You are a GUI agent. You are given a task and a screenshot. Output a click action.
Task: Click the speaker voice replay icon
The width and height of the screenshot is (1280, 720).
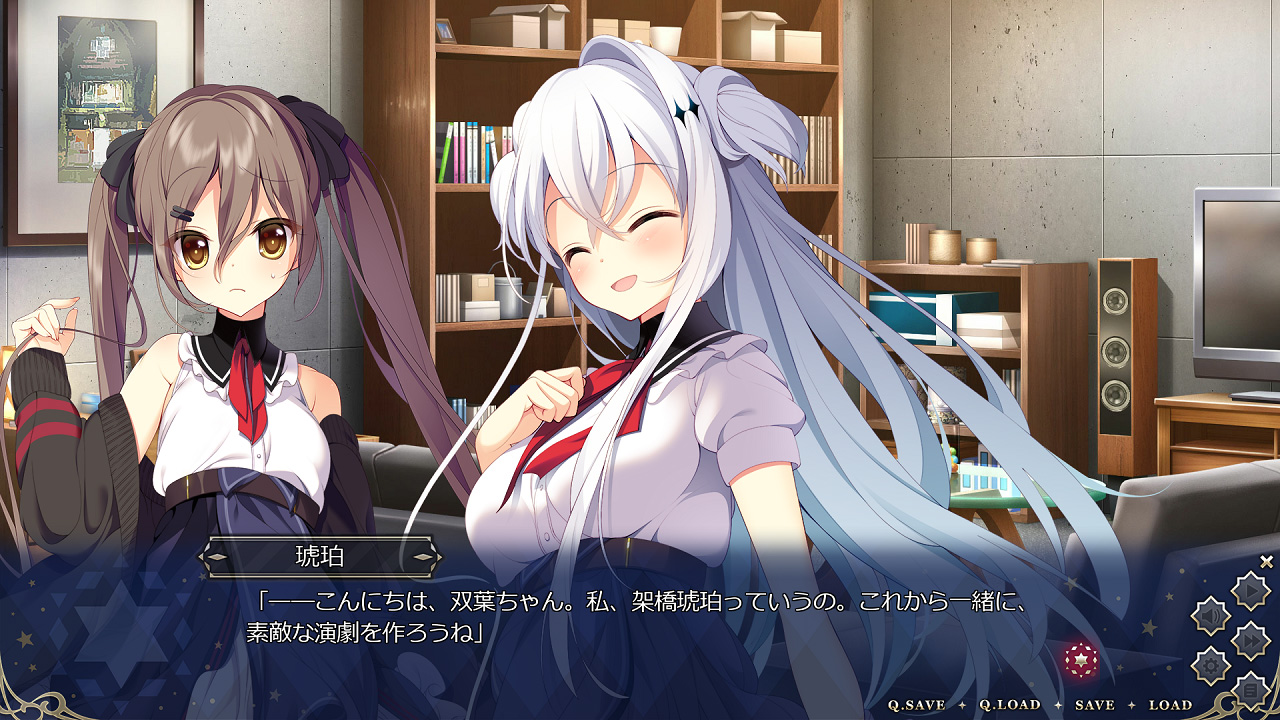tap(1211, 616)
